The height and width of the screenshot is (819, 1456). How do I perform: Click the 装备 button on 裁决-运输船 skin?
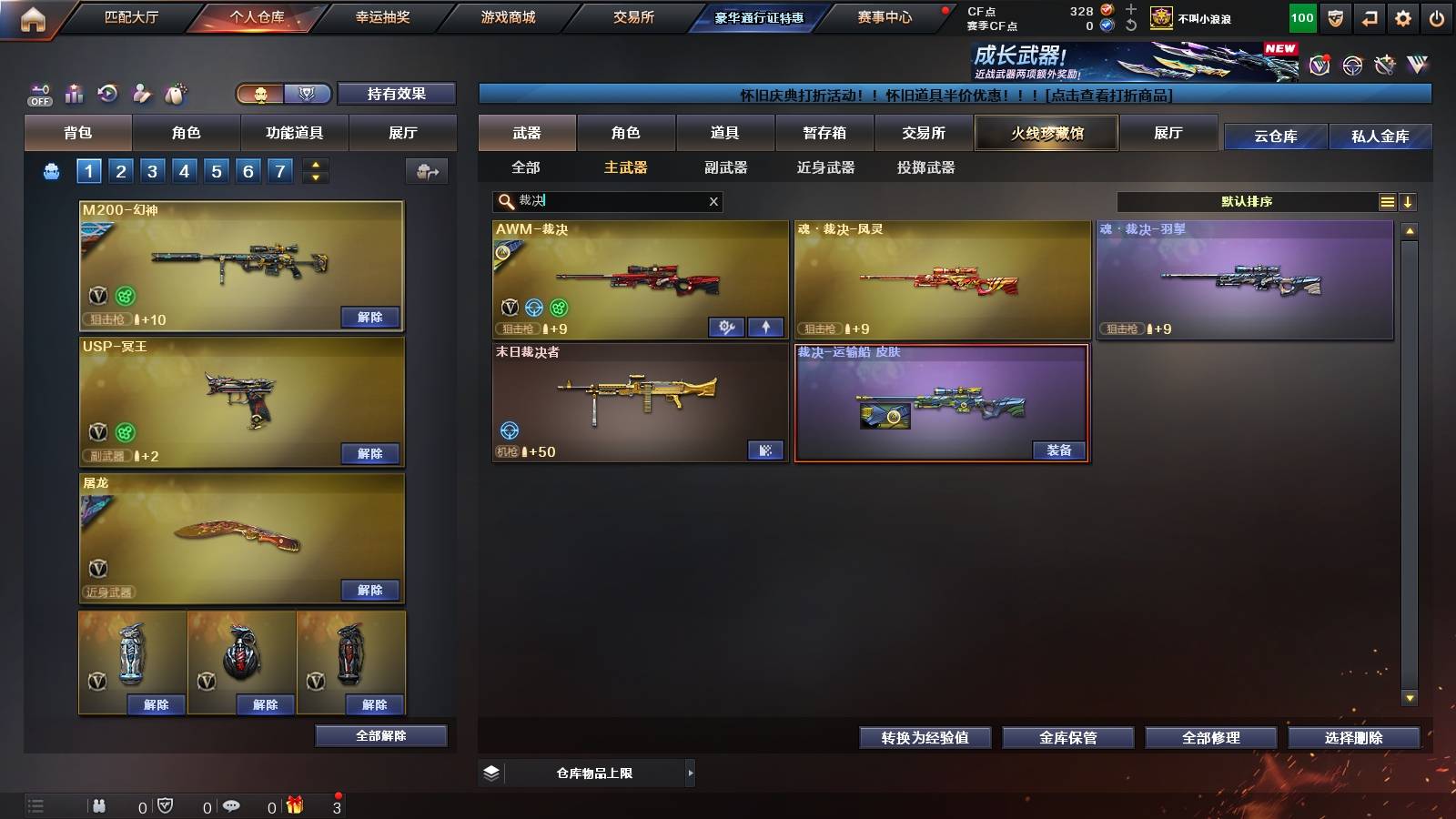[1058, 450]
